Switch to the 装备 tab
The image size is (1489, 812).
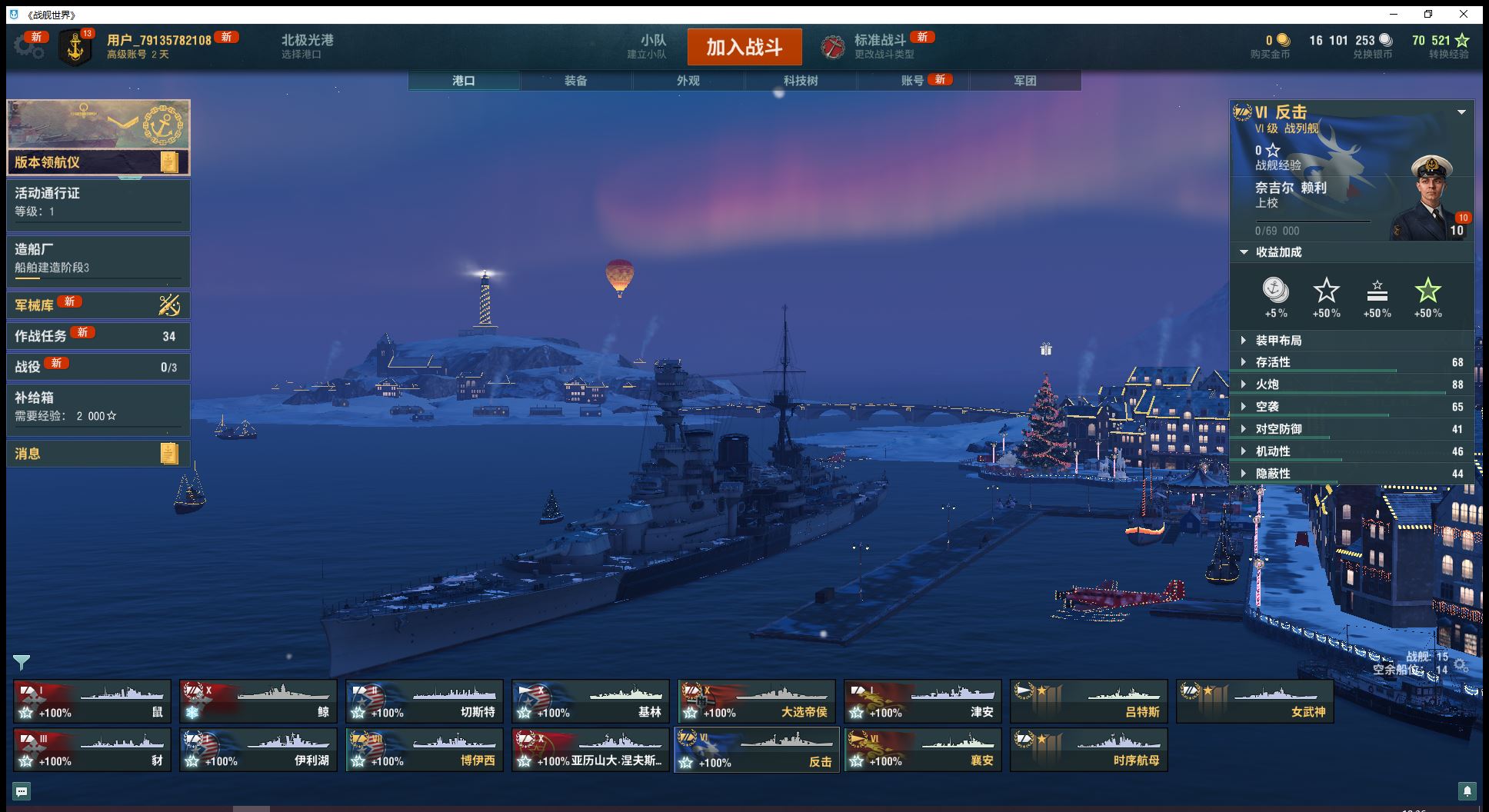coord(575,81)
